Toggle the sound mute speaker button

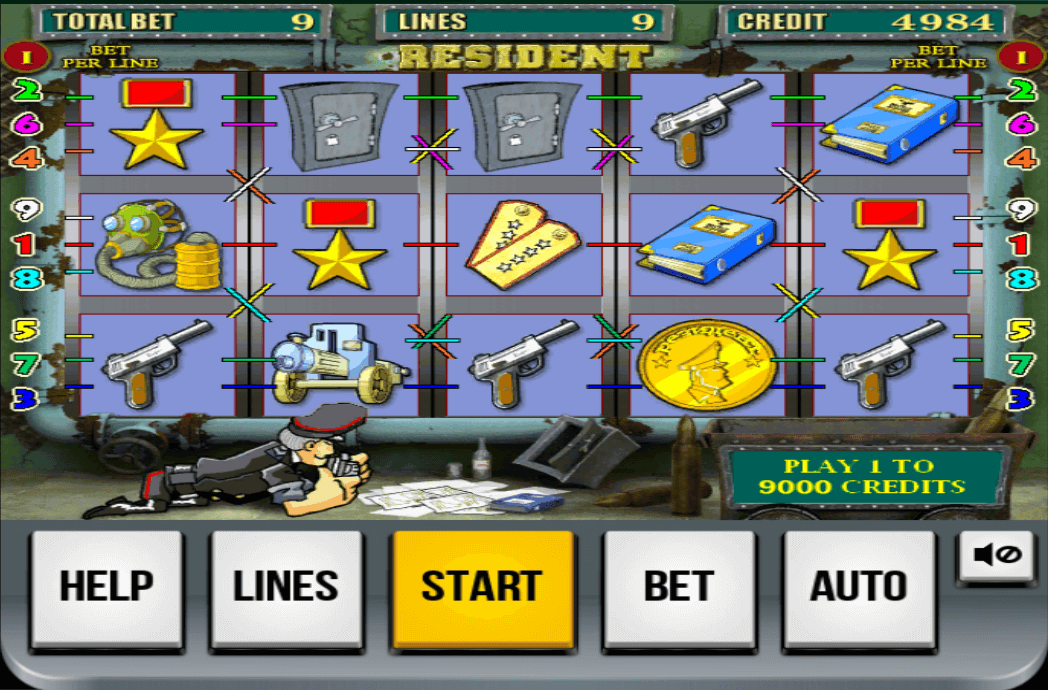996,555
